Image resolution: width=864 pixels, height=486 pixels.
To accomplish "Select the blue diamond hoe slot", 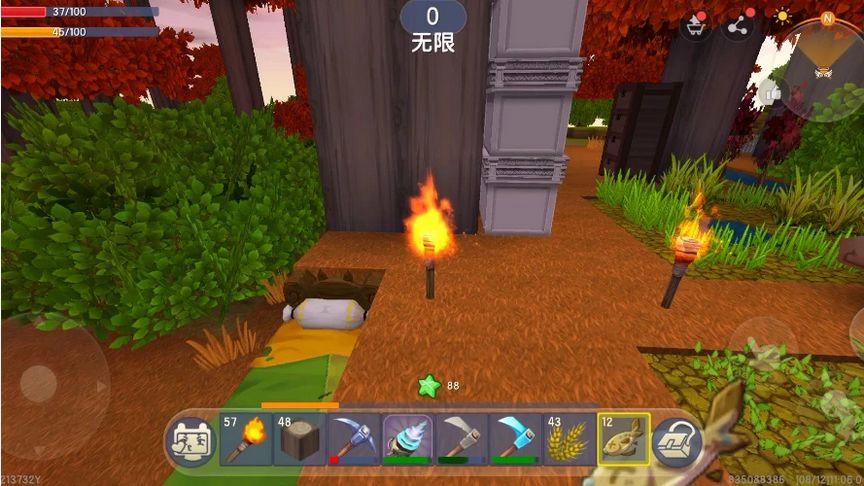I will coord(516,439).
